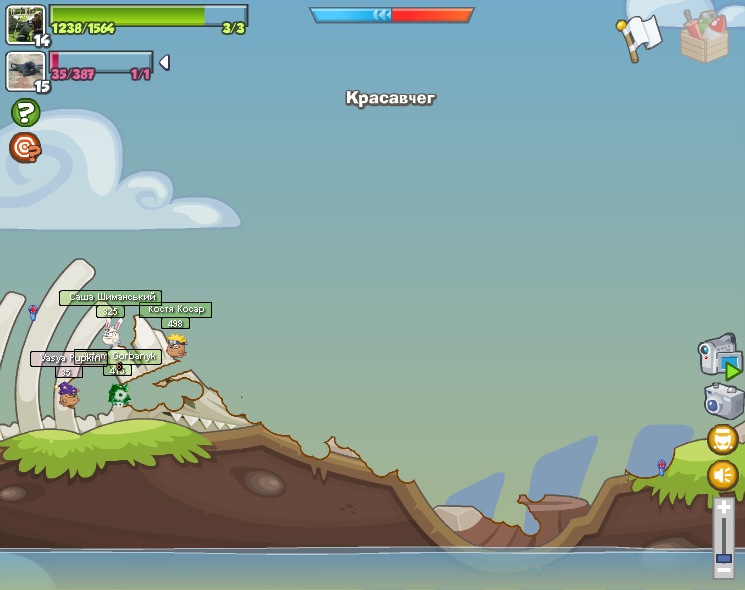Viewport: 745px width, 590px height.
Task: Open the orange target hint button
Action: click(x=25, y=148)
